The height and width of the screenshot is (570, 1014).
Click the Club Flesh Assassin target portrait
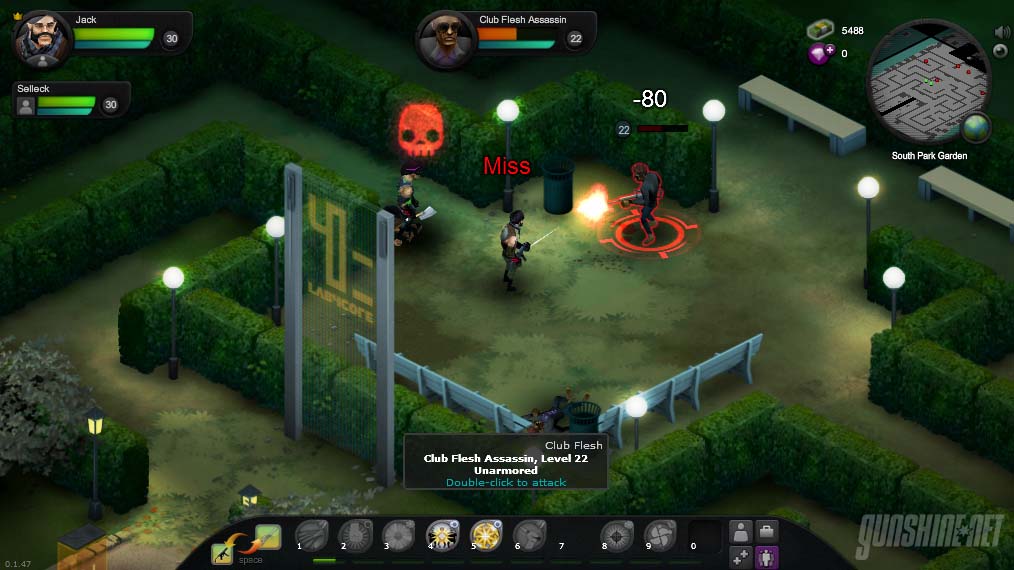445,40
